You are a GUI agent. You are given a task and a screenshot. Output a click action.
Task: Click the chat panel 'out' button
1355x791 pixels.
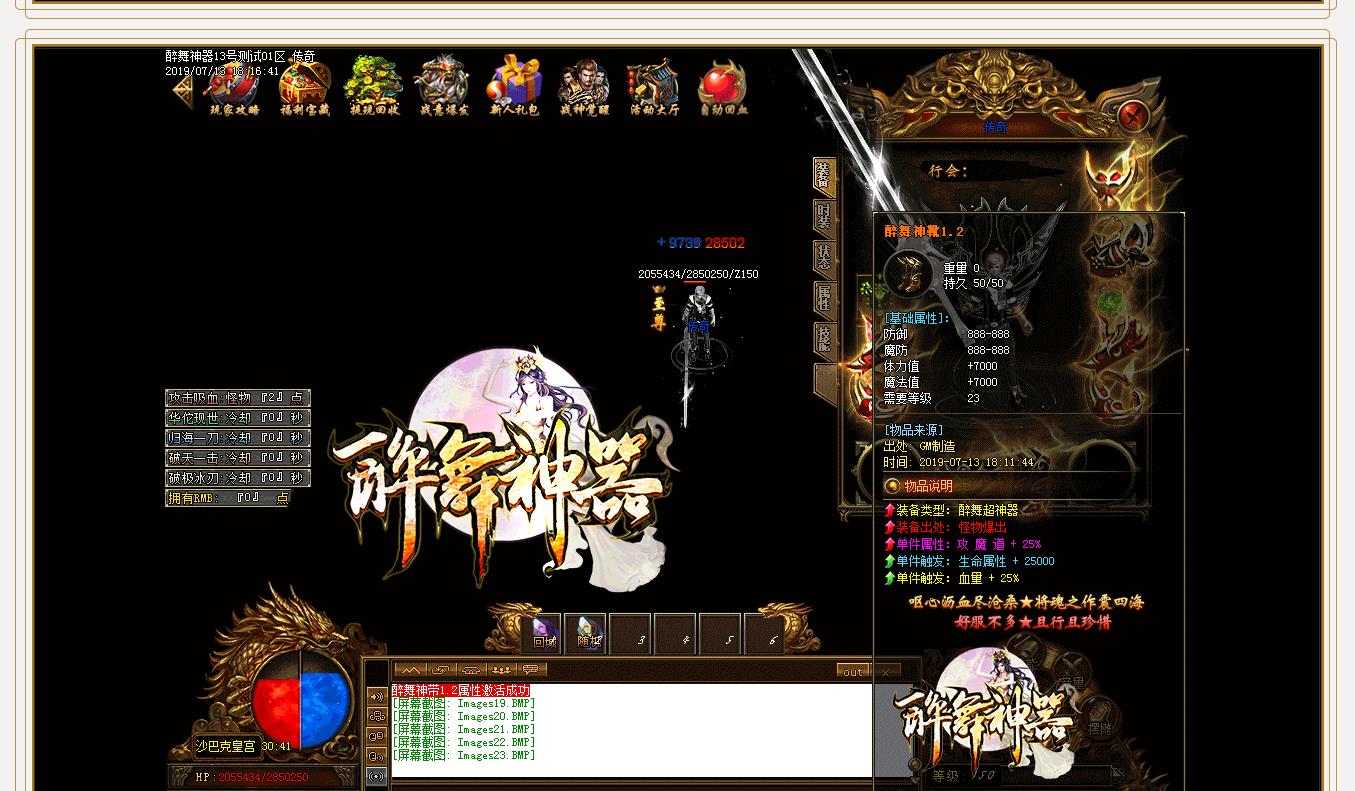point(853,672)
